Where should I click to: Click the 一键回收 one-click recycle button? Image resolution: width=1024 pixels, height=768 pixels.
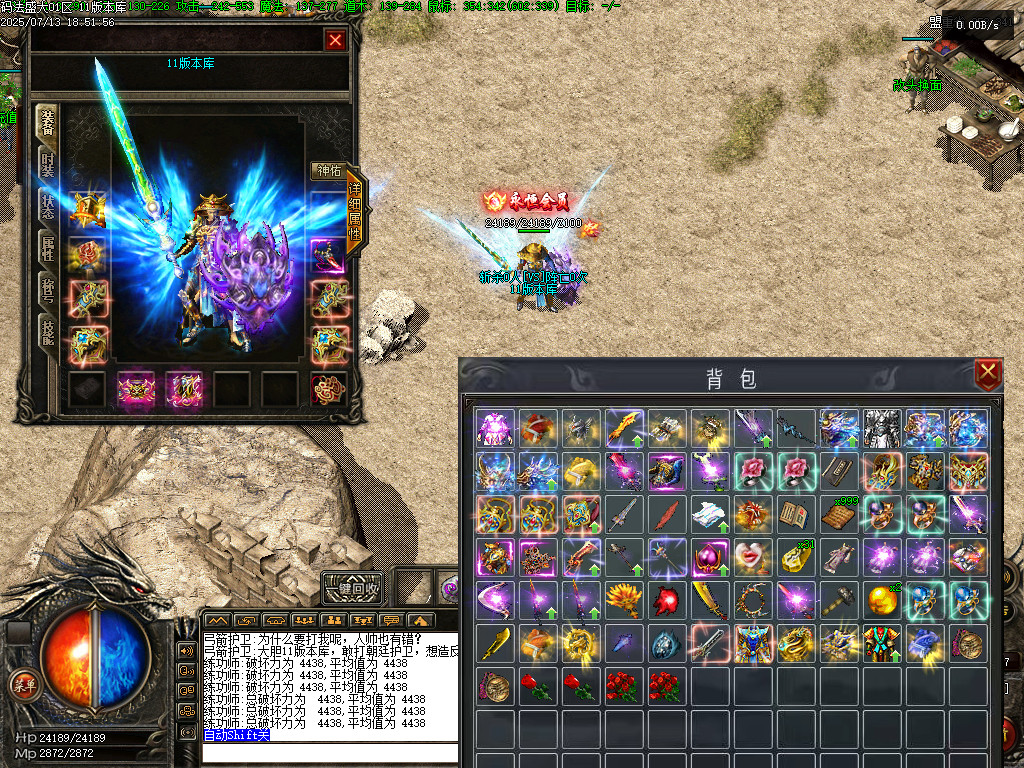click(352, 588)
